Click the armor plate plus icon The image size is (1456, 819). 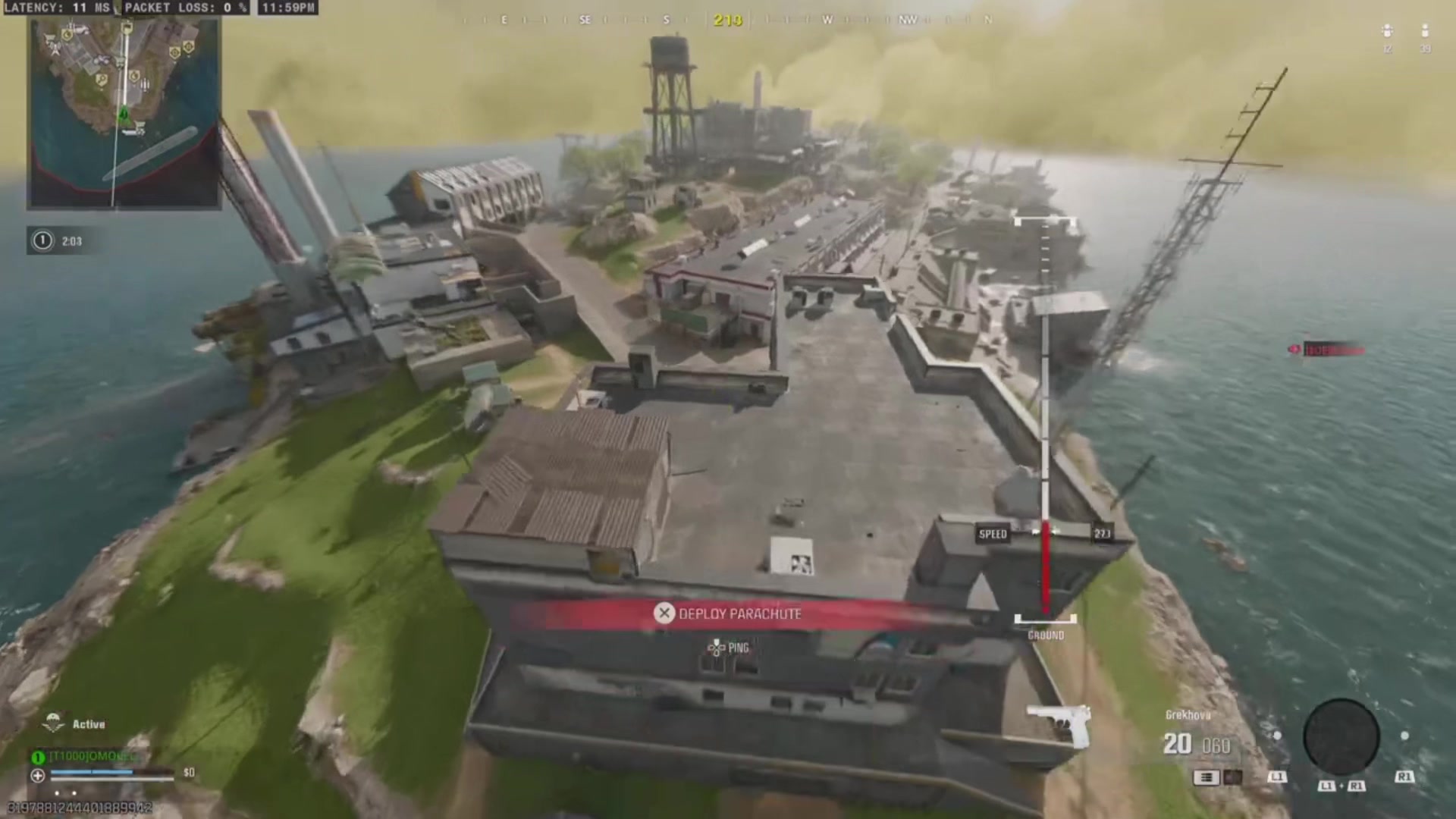coord(37,775)
